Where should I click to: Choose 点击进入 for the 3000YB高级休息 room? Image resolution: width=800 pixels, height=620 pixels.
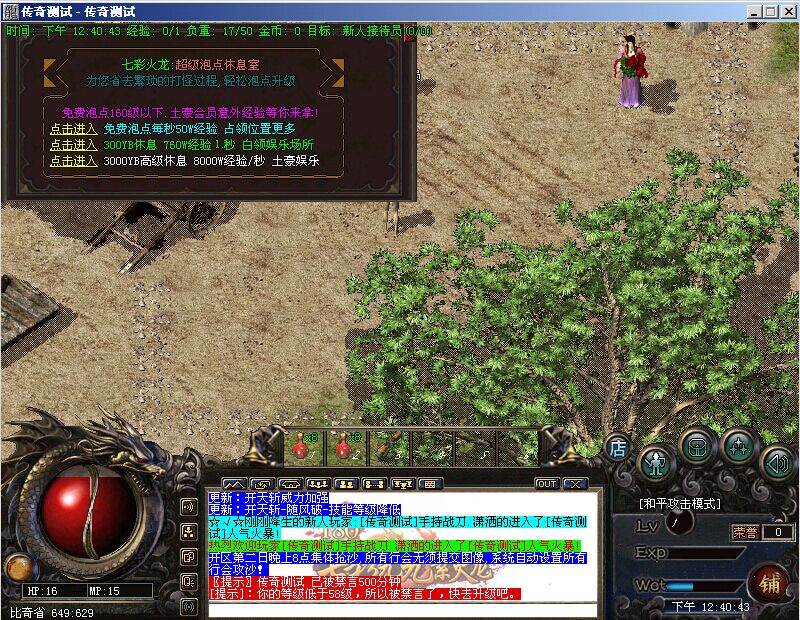coord(73,160)
